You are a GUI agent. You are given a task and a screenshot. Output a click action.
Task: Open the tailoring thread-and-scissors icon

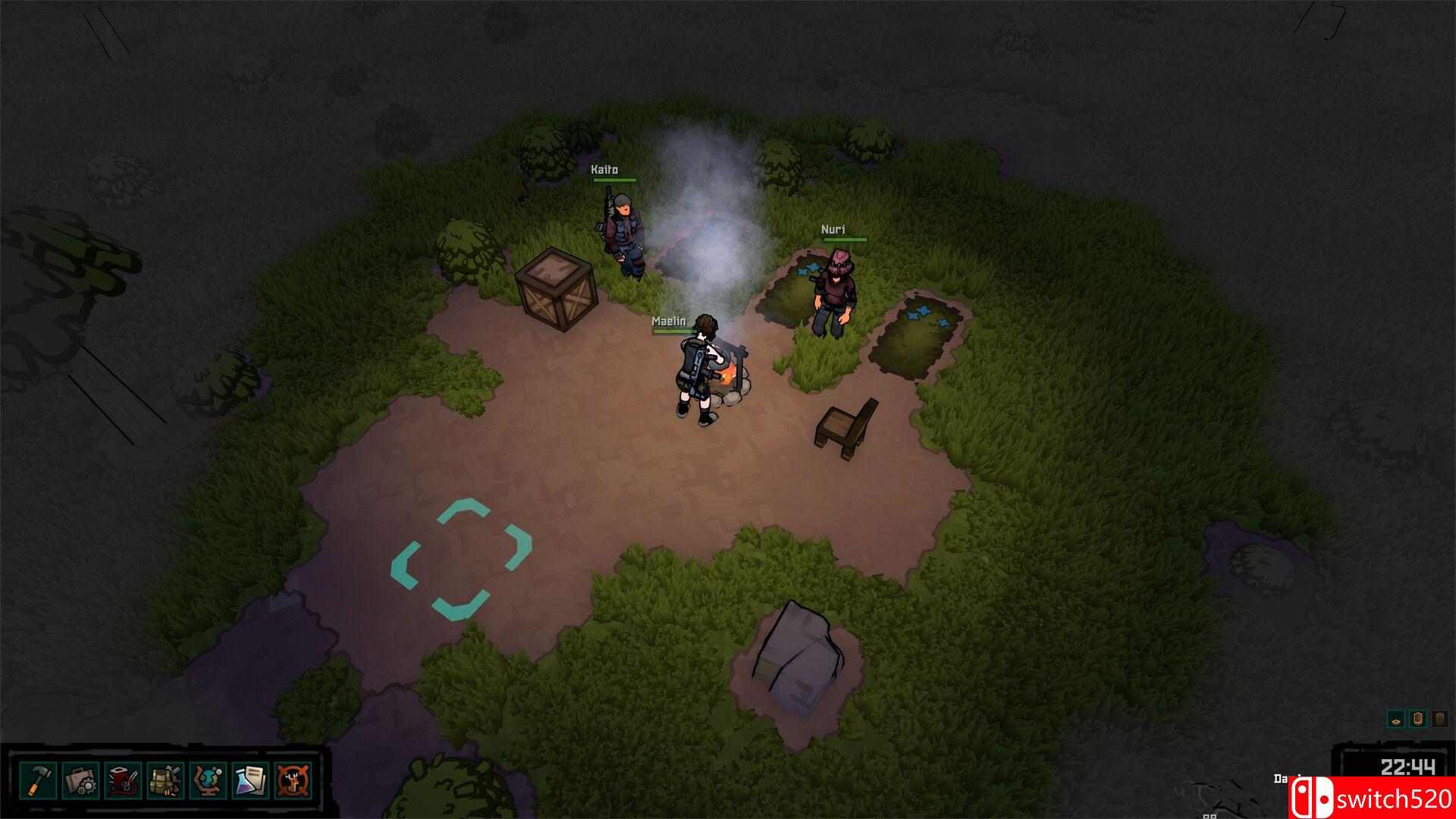click(121, 777)
